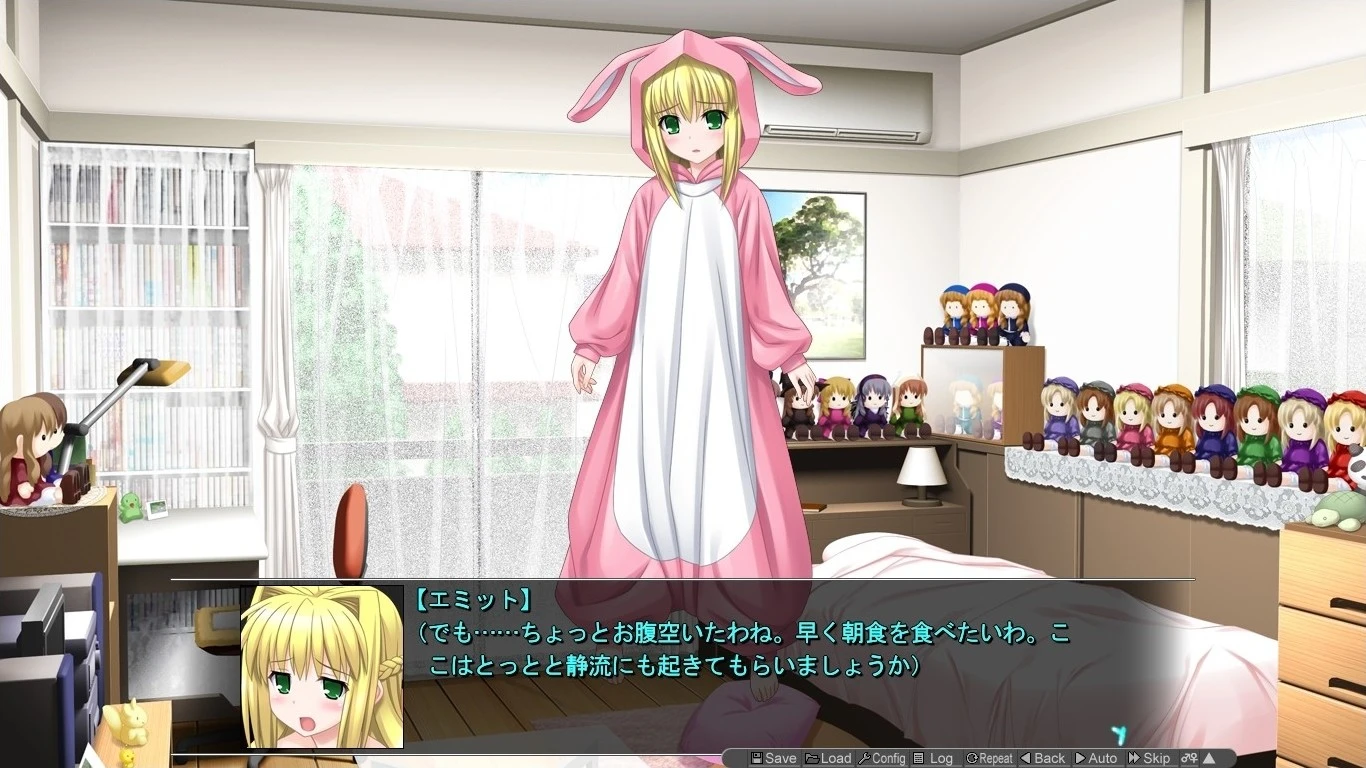Toggle voice Repeat playback
This screenshot has height=768, width=1366.
pyautogui.click(x=992, y=758)
